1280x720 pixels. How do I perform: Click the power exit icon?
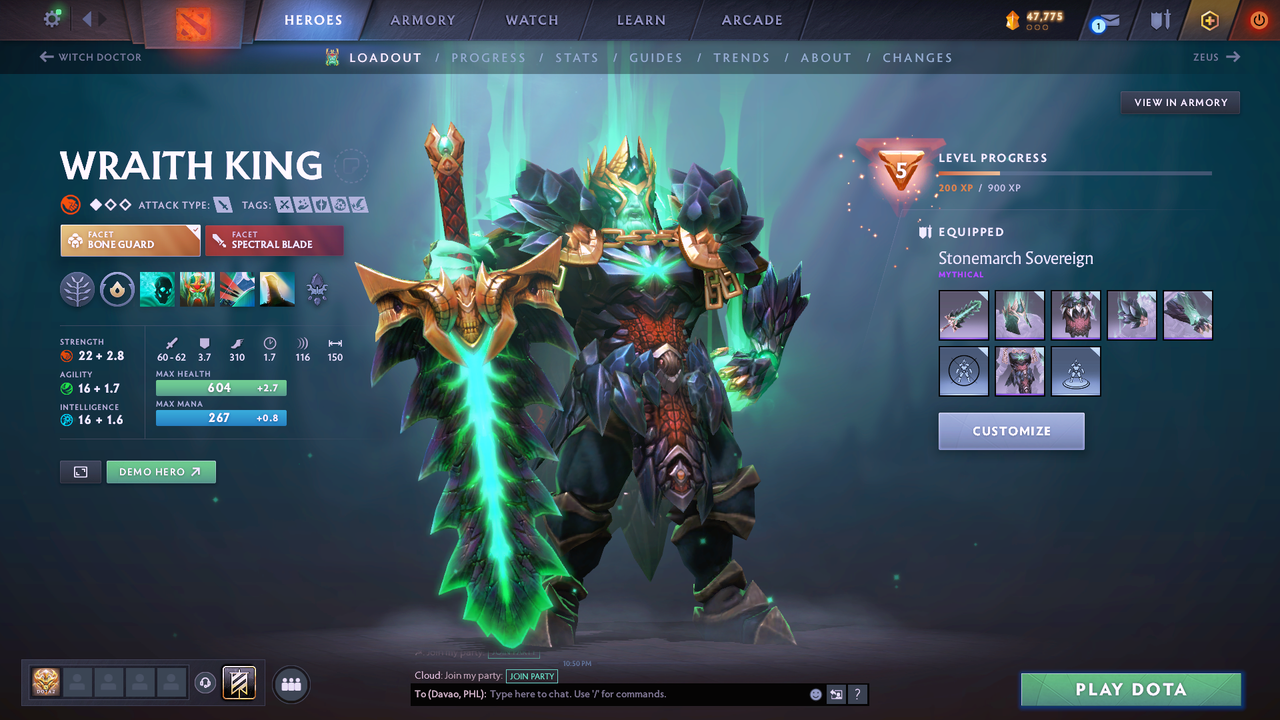point(1258,19)
